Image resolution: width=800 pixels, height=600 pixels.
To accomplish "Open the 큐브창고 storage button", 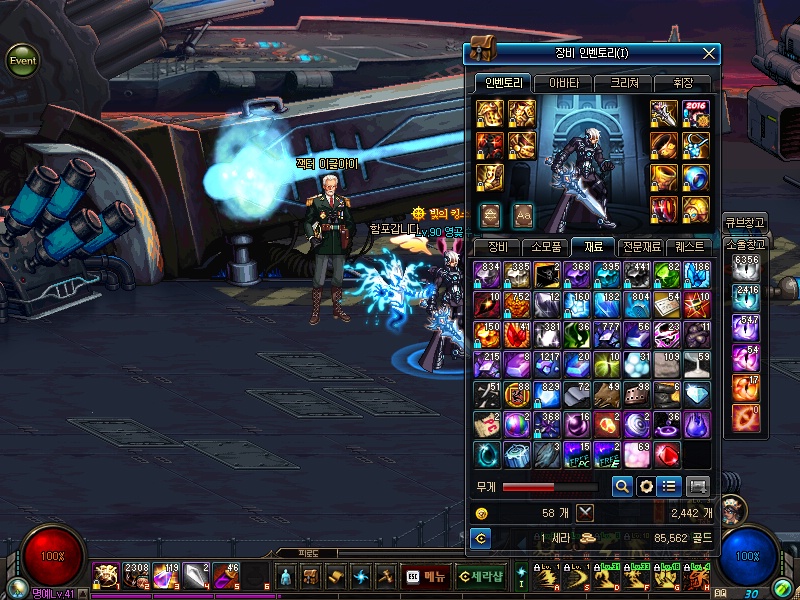I will (744, 223).
